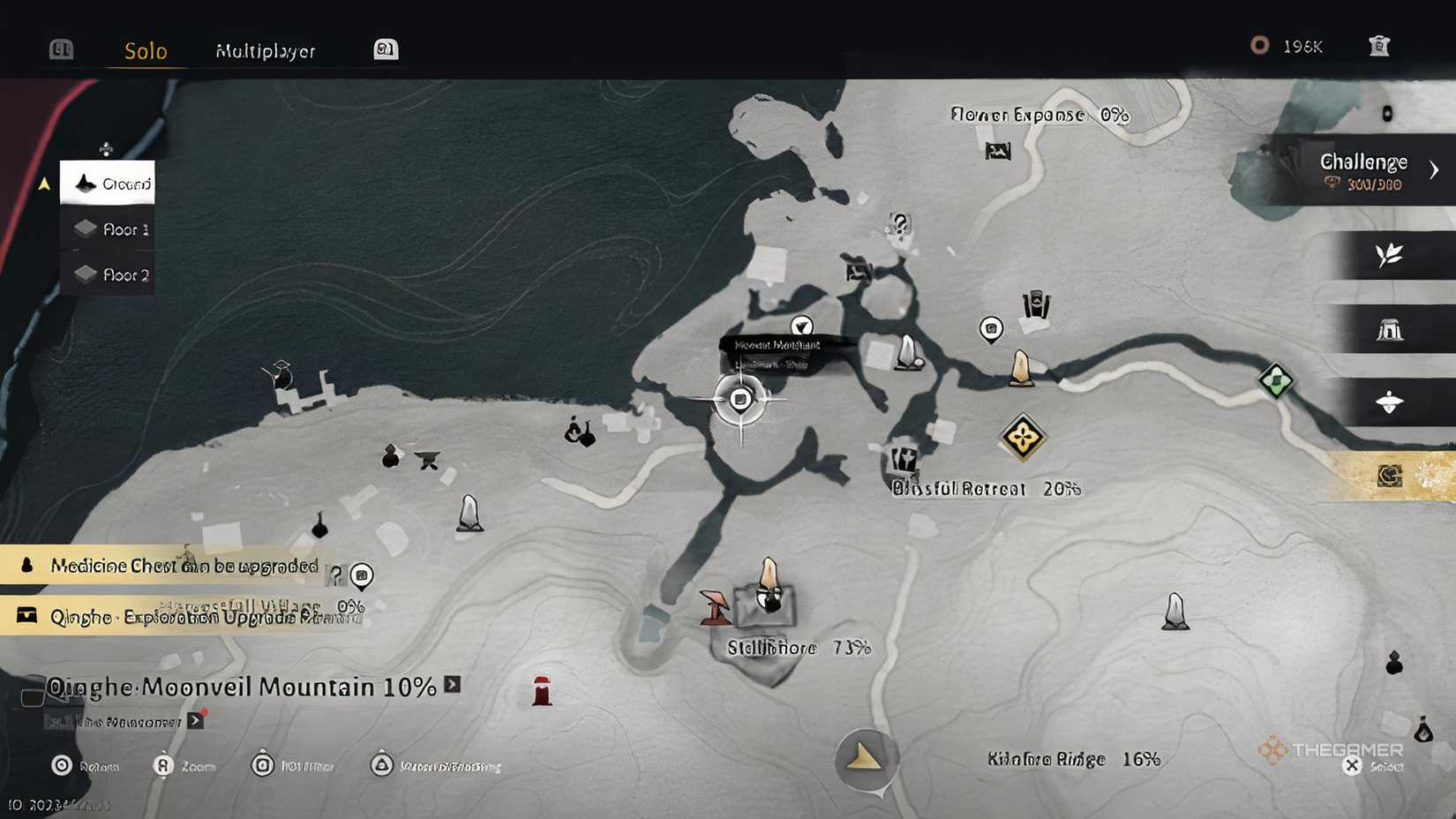The image size is (1456, 819).
Task: Click the flying lantern filter icon
Action: pos(1388,401)
